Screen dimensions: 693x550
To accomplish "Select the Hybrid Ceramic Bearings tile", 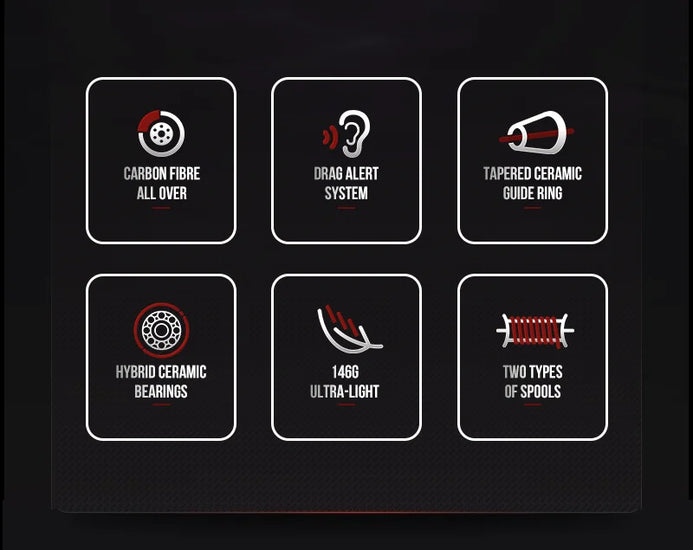I will pos(161,357).
